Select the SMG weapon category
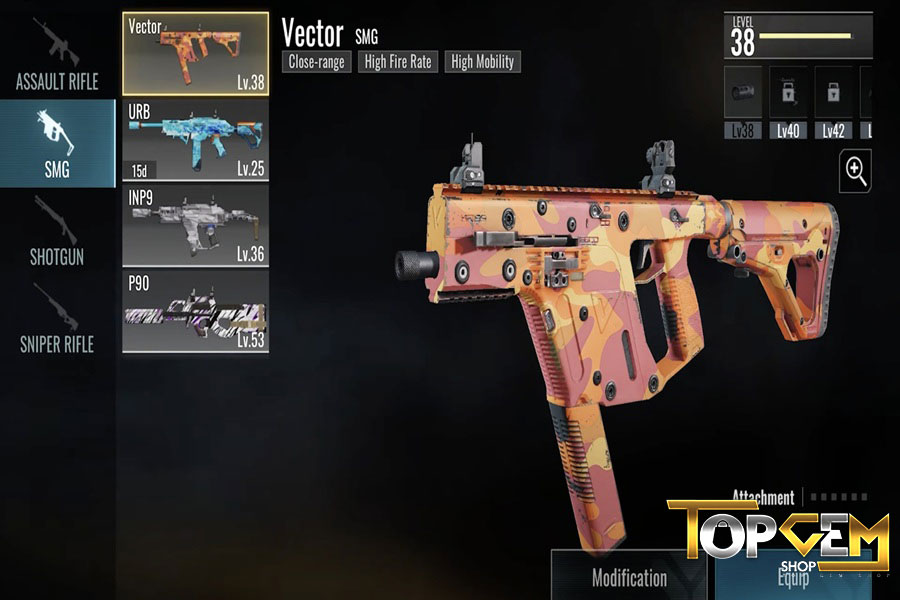 56,144
